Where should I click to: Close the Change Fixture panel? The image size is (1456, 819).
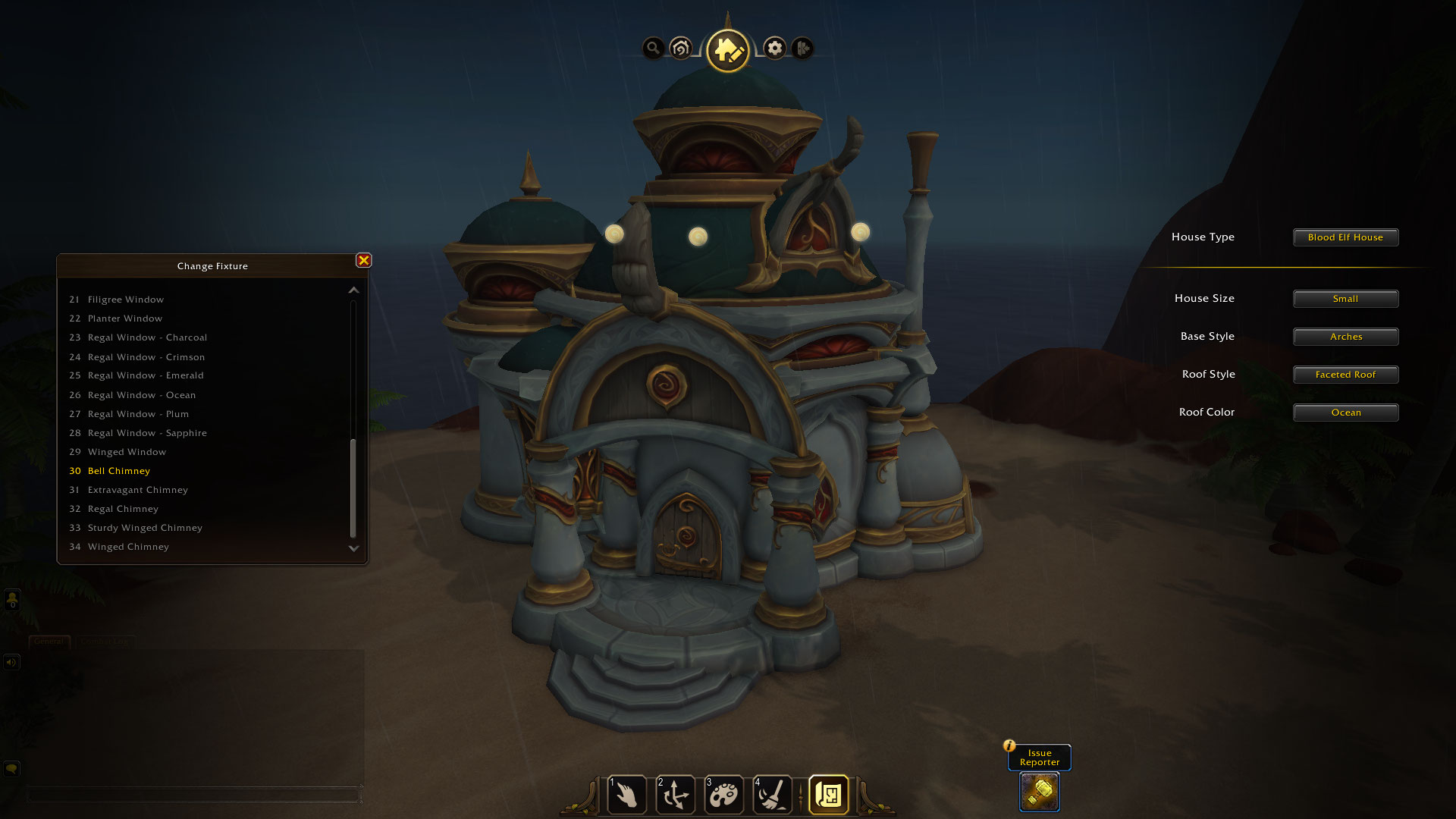(x=364, y=261)
